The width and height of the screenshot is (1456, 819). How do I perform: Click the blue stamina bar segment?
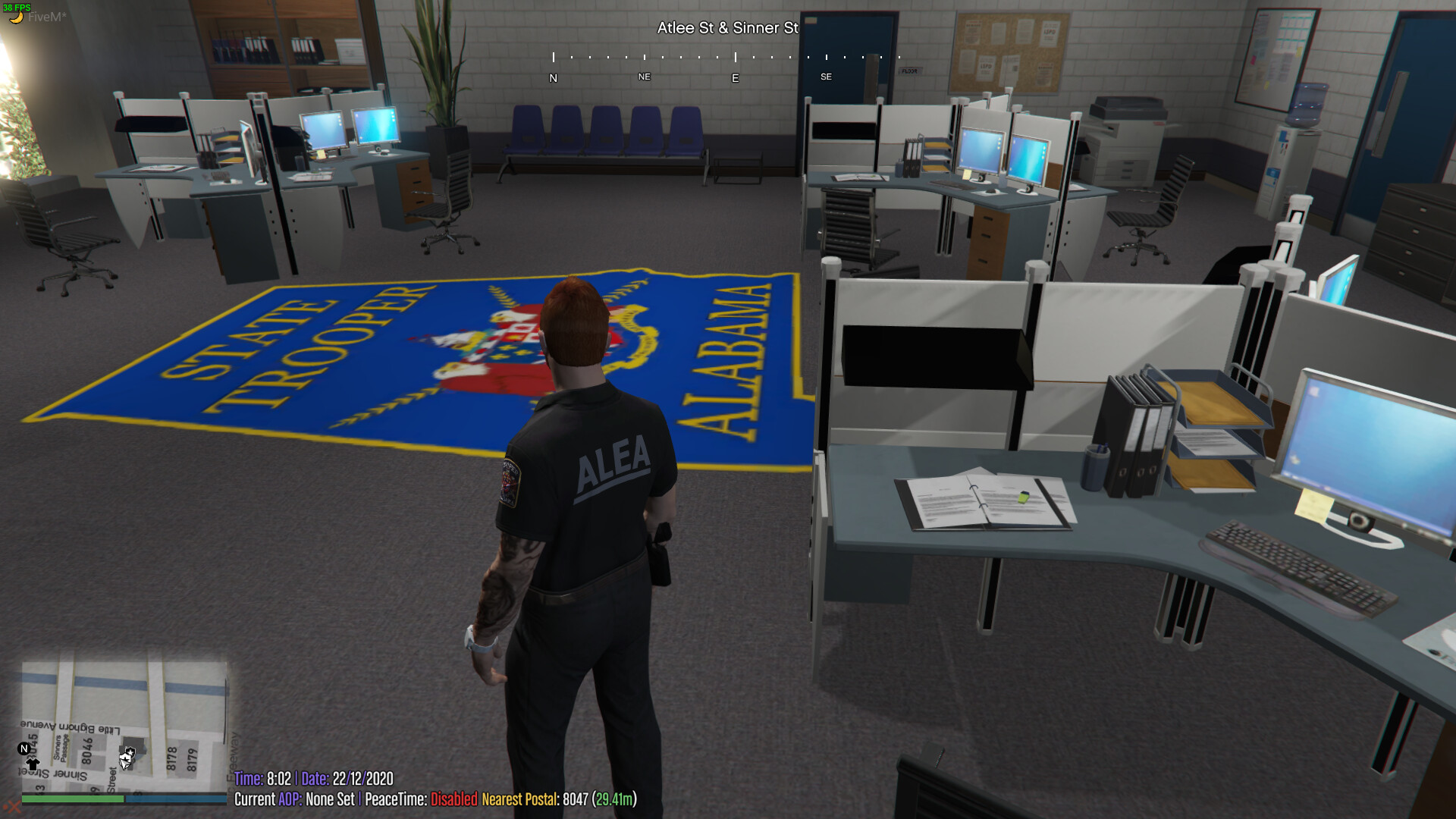click(177, 799)
